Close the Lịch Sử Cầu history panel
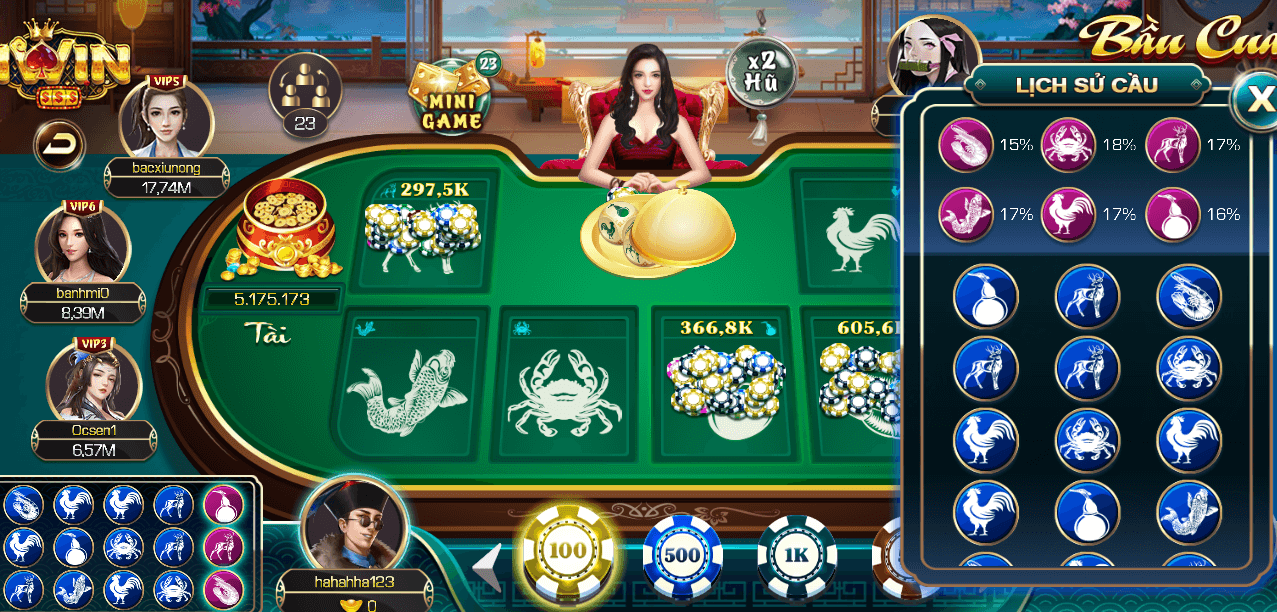 pos(1254,98)
